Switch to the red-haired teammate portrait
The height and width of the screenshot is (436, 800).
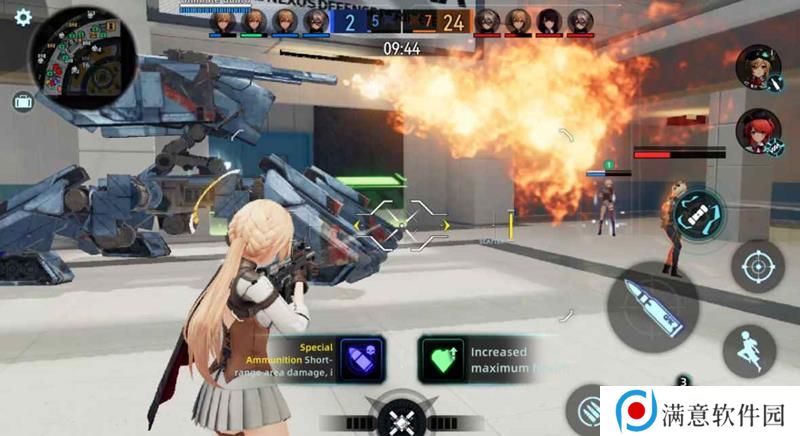758,132
